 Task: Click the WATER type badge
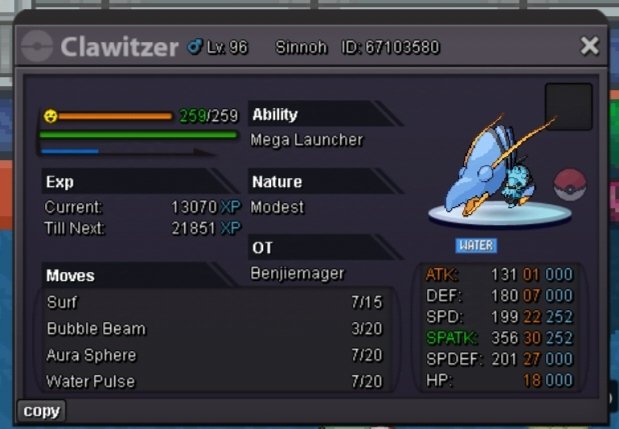476,245
